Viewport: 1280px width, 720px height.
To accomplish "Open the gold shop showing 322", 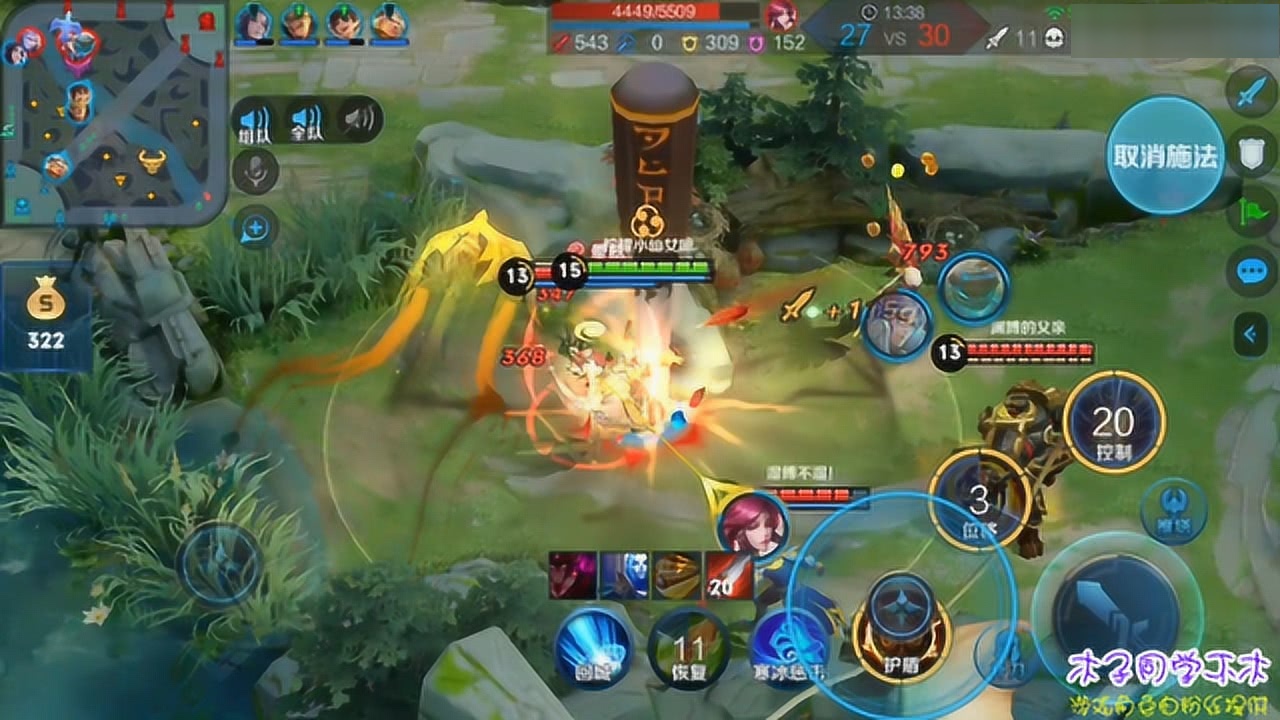I will [x=46, y=317].
